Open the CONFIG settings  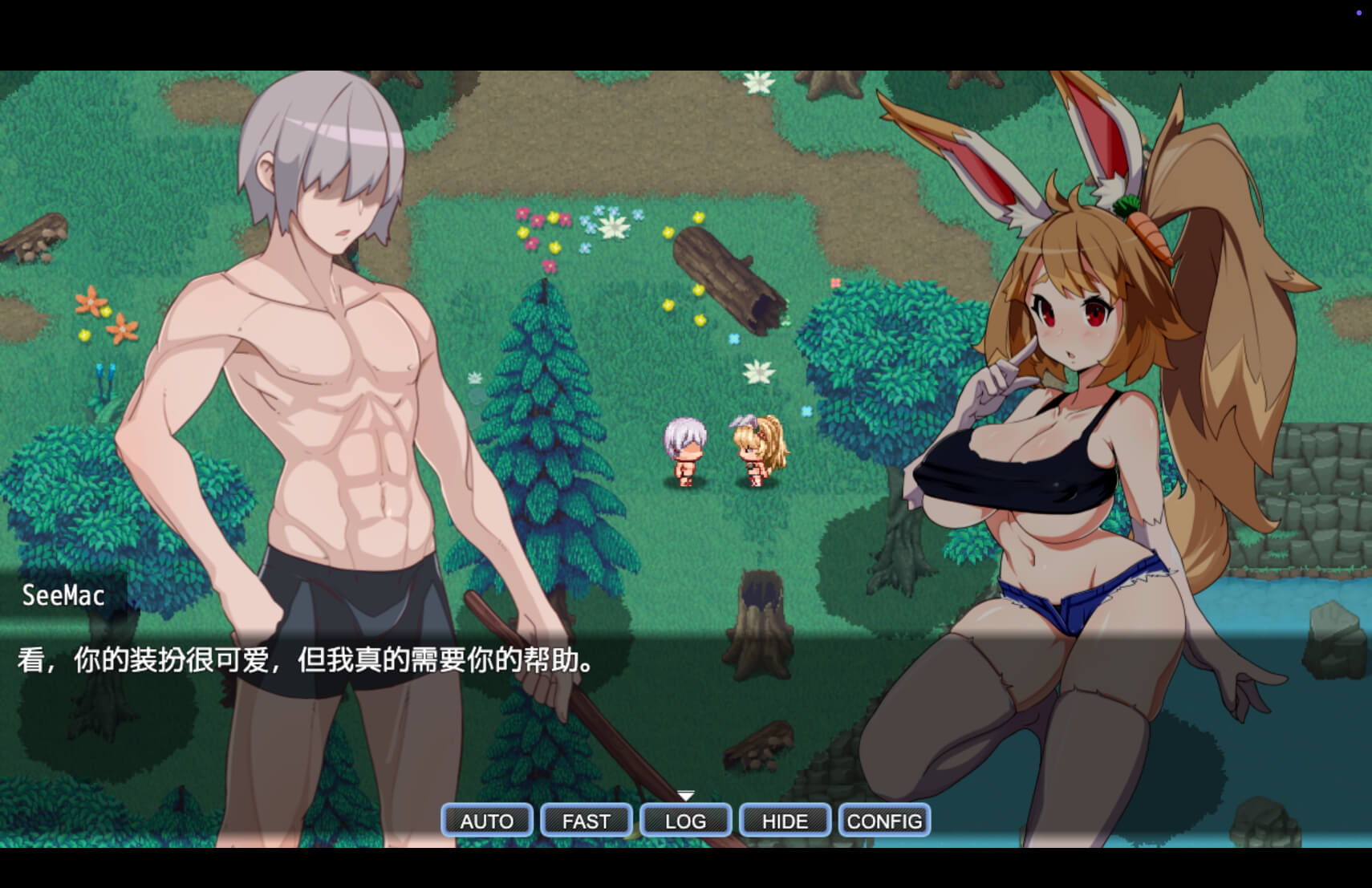(x=884, y=821)
